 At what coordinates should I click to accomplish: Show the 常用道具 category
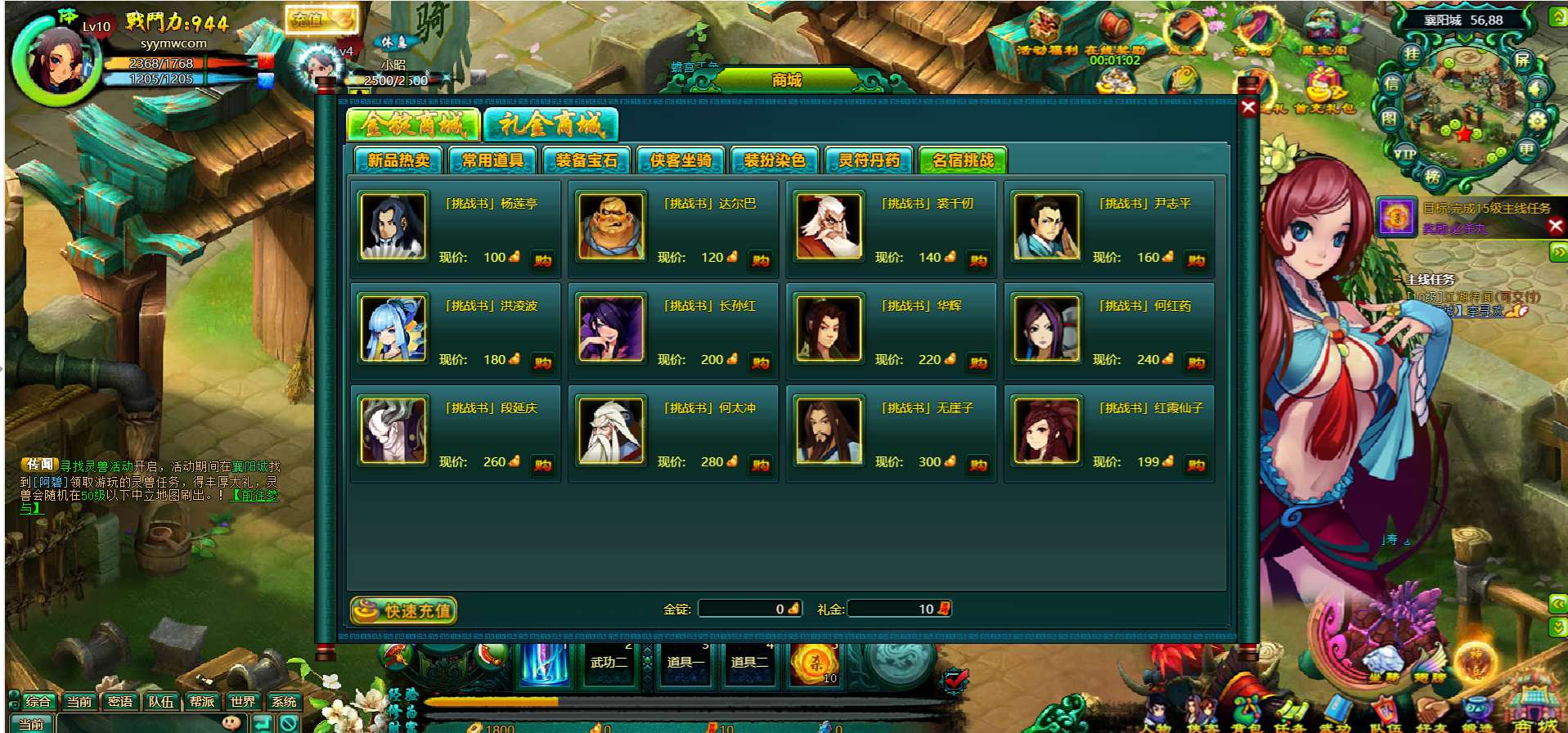click(x=492, y=160)
